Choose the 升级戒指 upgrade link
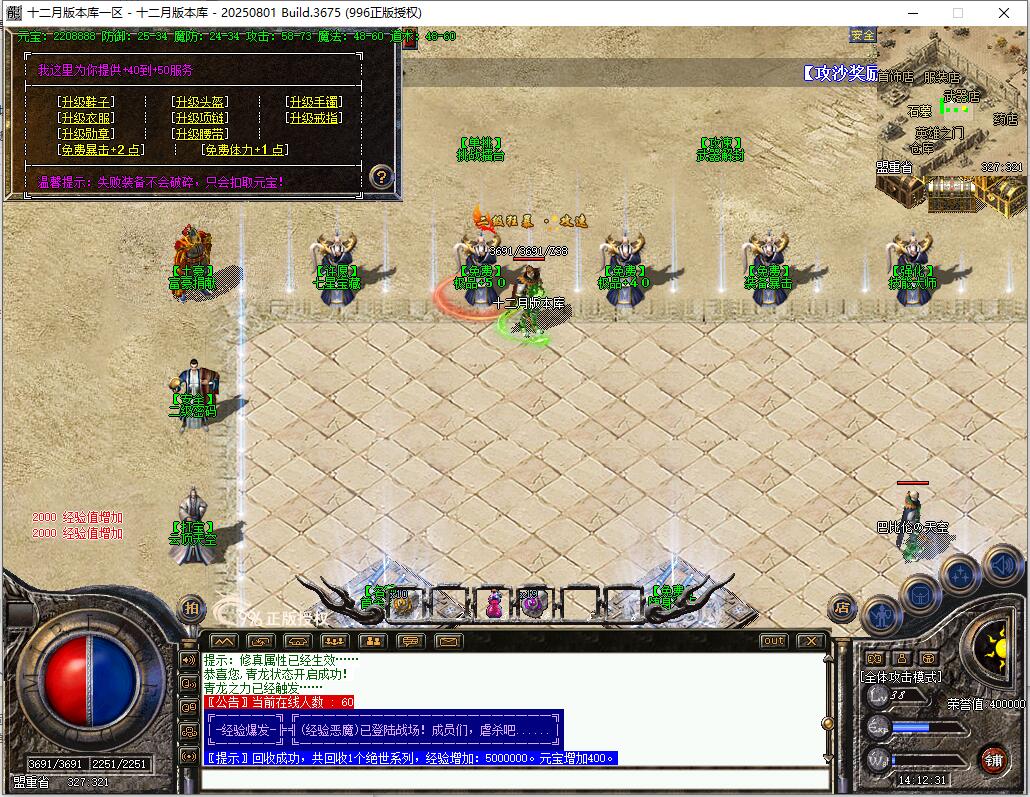 314,118
